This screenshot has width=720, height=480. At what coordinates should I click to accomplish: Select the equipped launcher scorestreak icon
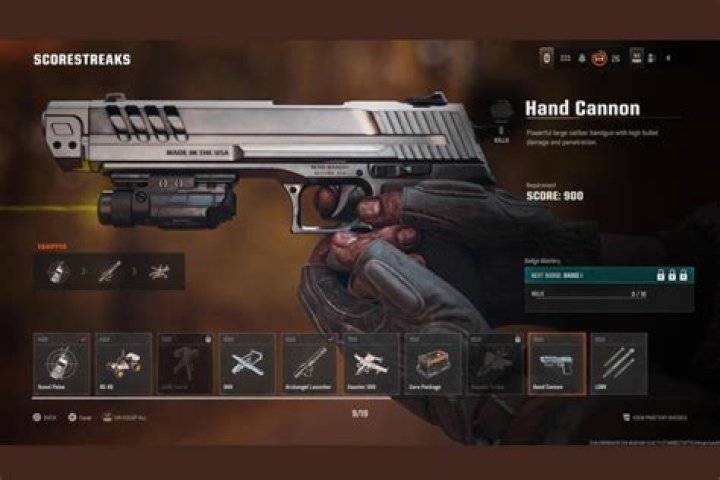tap(108, 270)
